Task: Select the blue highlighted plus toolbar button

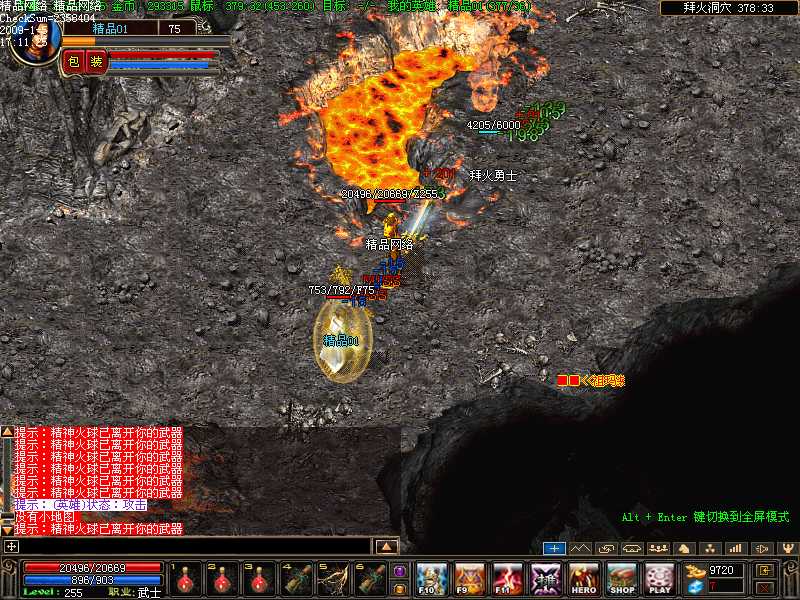Action: click(554, 548)
